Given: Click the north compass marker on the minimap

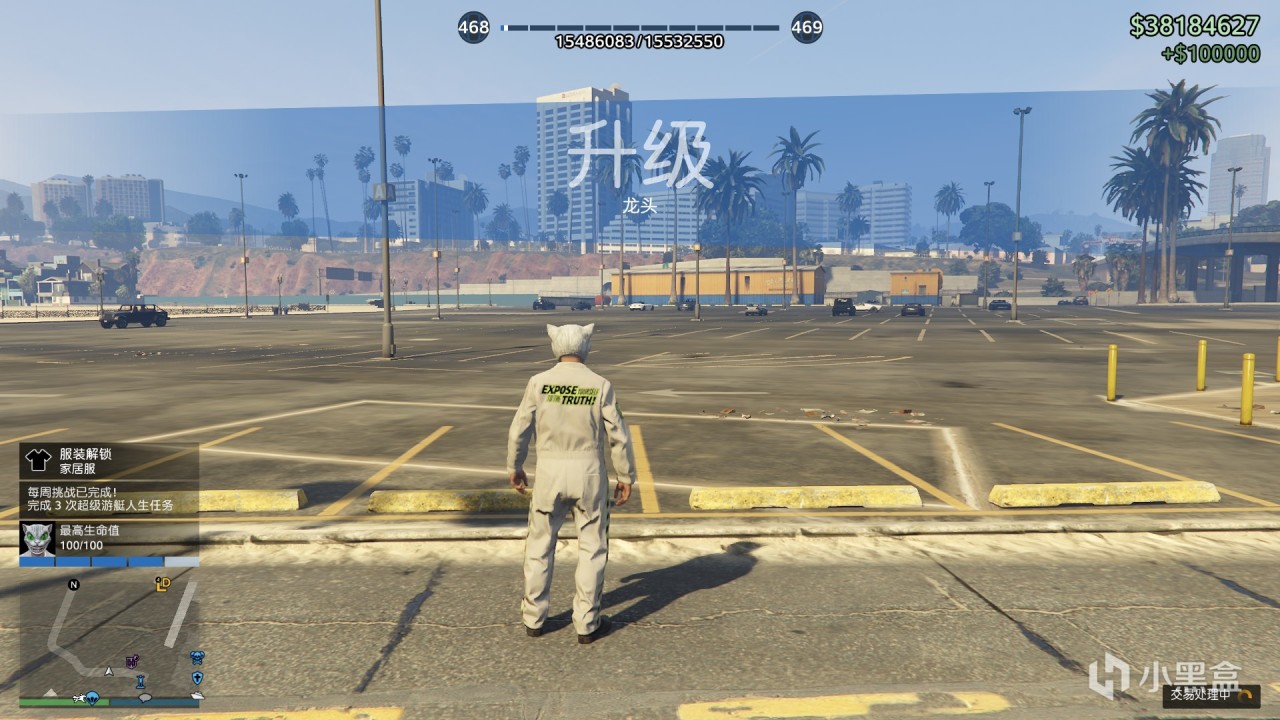Looking at the screenshot, I should 73,585.
